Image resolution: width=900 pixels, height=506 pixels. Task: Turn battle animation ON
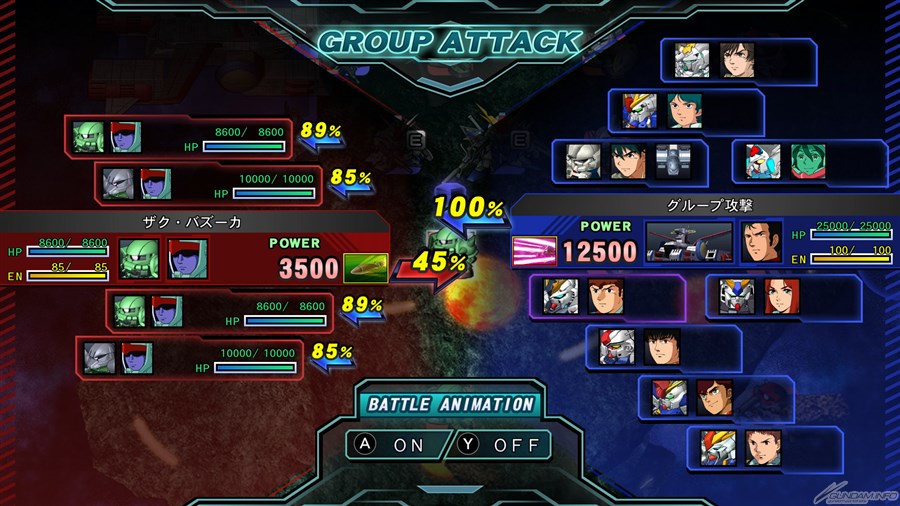(x=397, y=443)
